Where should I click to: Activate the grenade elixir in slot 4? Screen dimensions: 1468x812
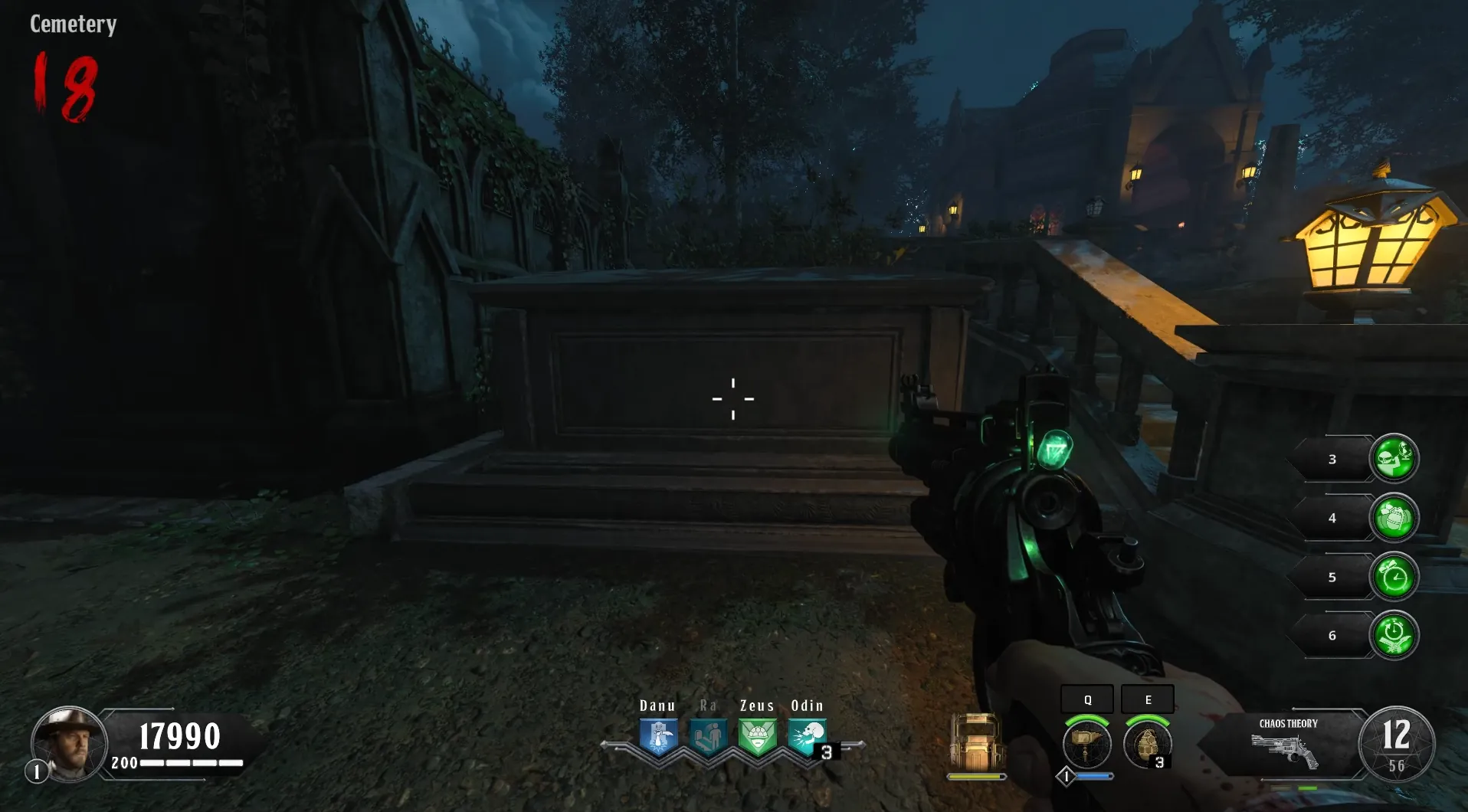pos(1394,517)
